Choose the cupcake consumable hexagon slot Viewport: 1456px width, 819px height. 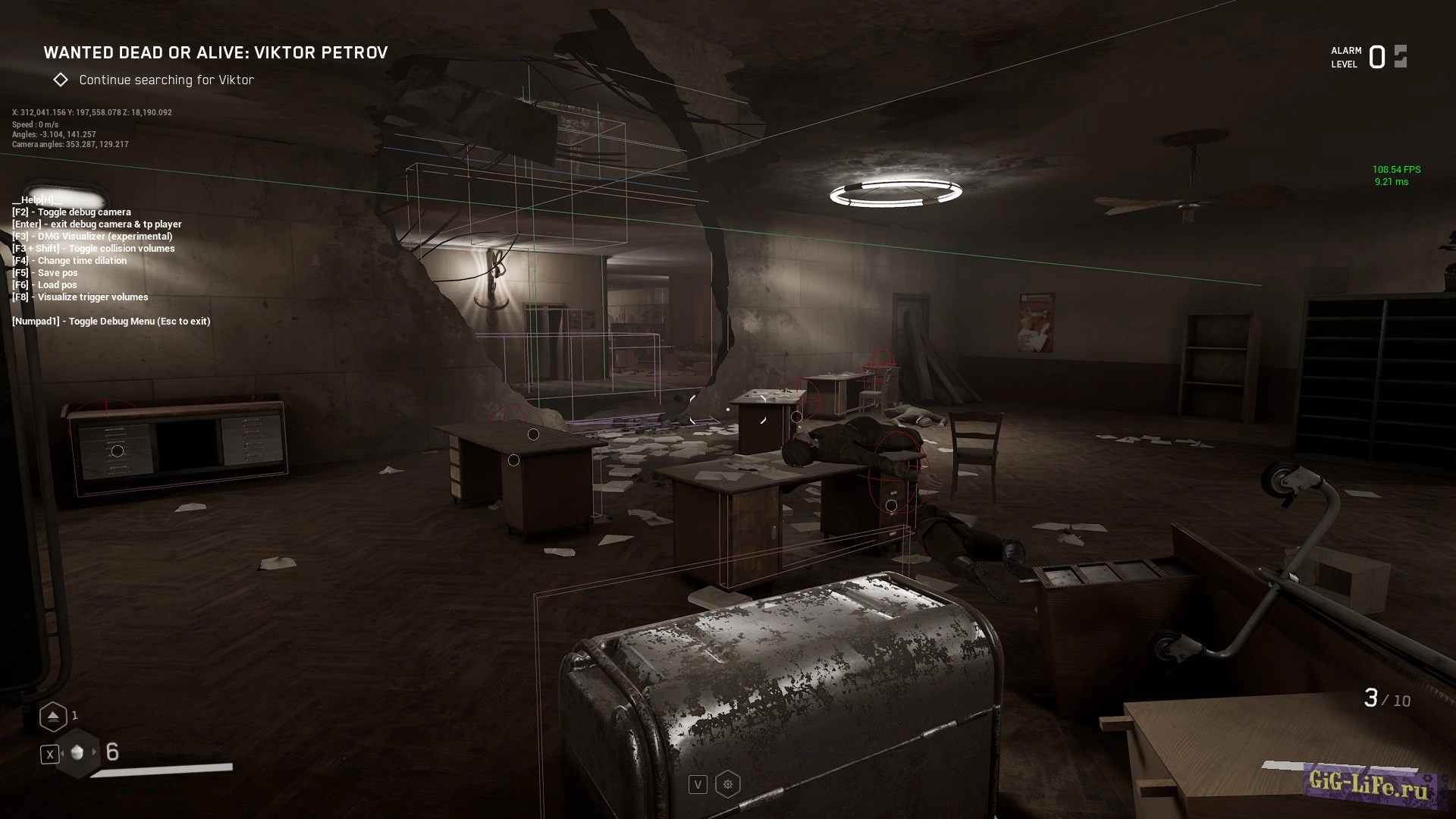(x=77, y=752)
